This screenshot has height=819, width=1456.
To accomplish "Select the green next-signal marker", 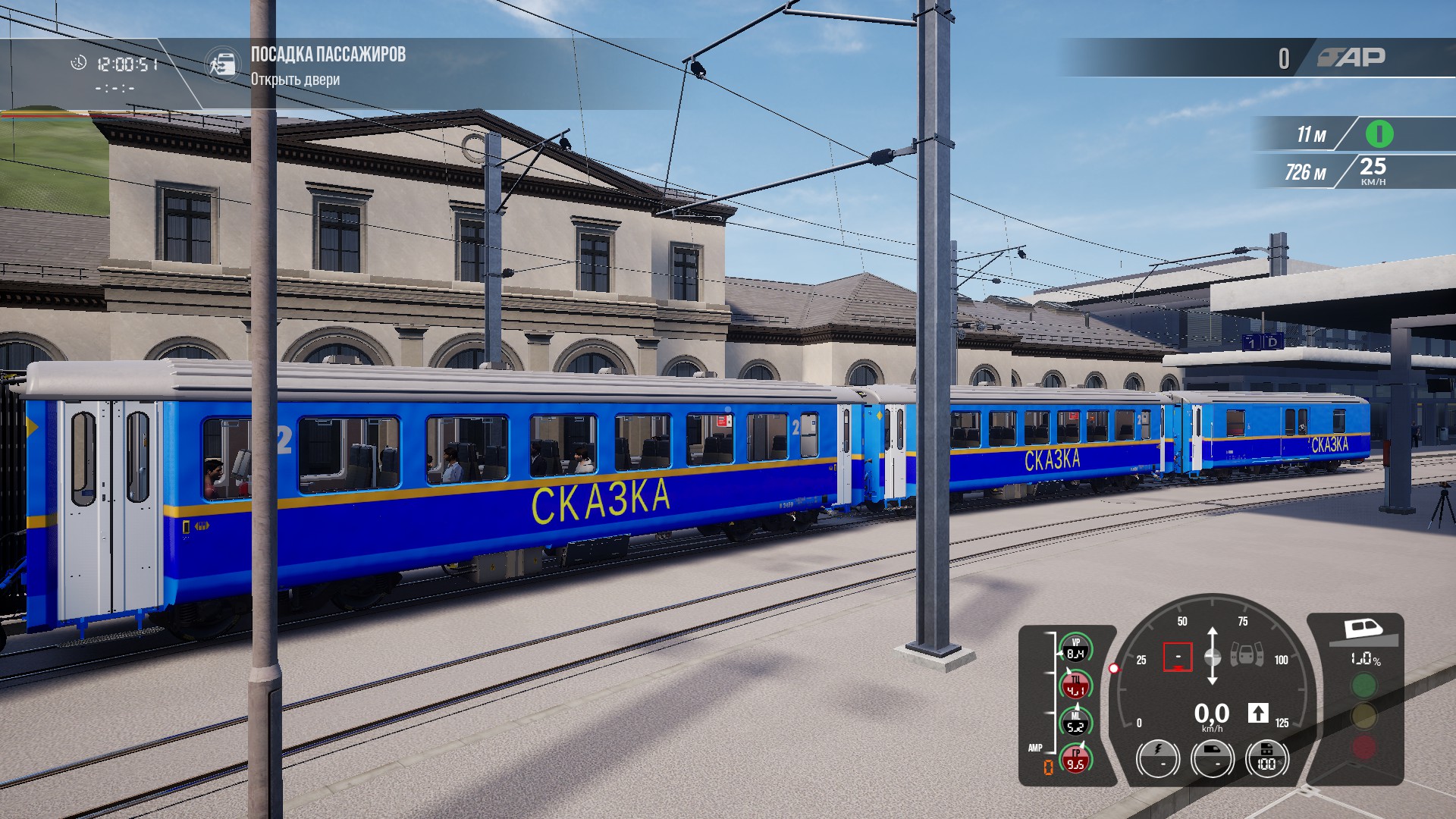I will 1379,134.
